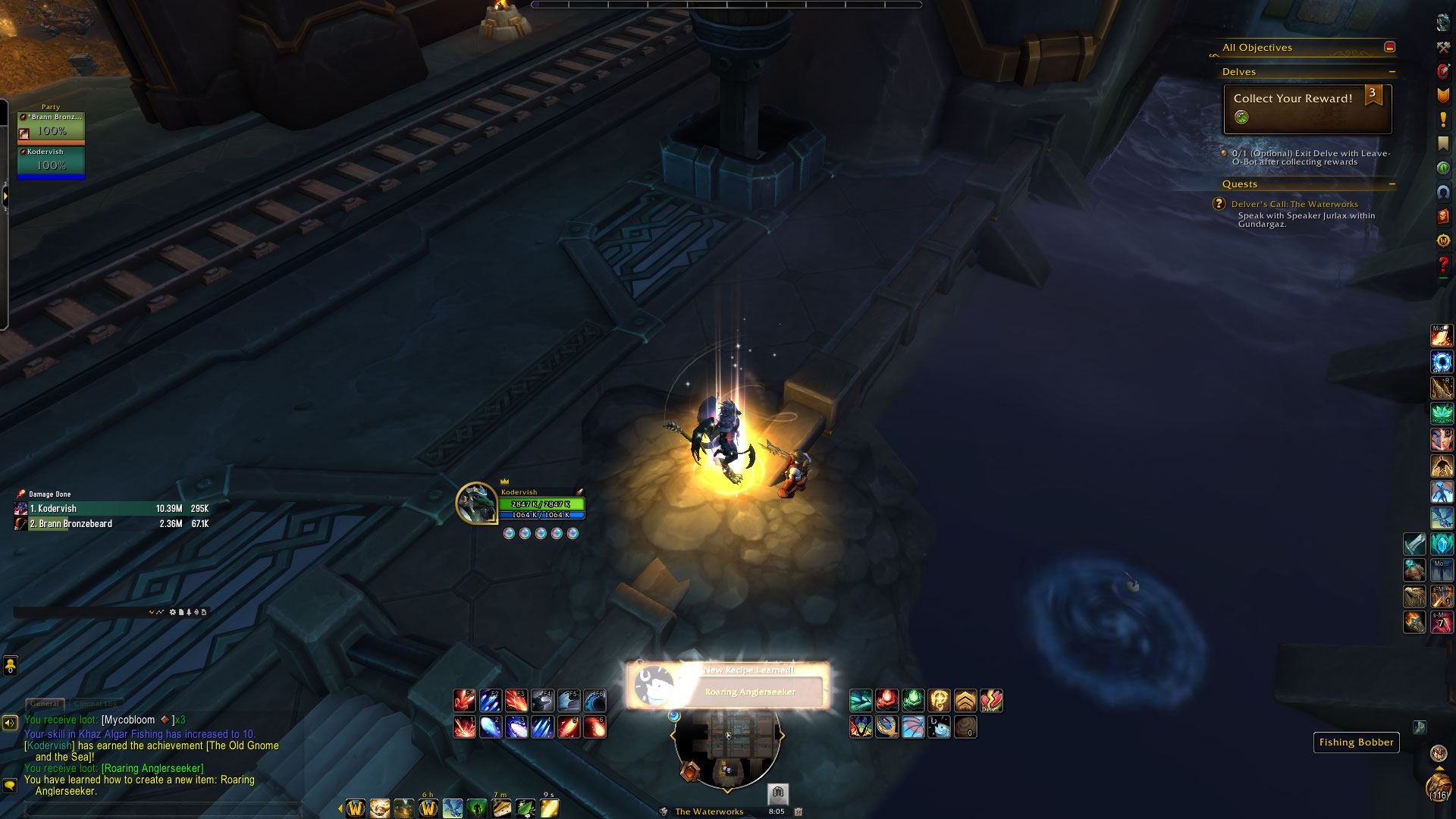Select the Kodervish party frame
Viewport: 1456px width, 819px height.
(x=51, y=162)
